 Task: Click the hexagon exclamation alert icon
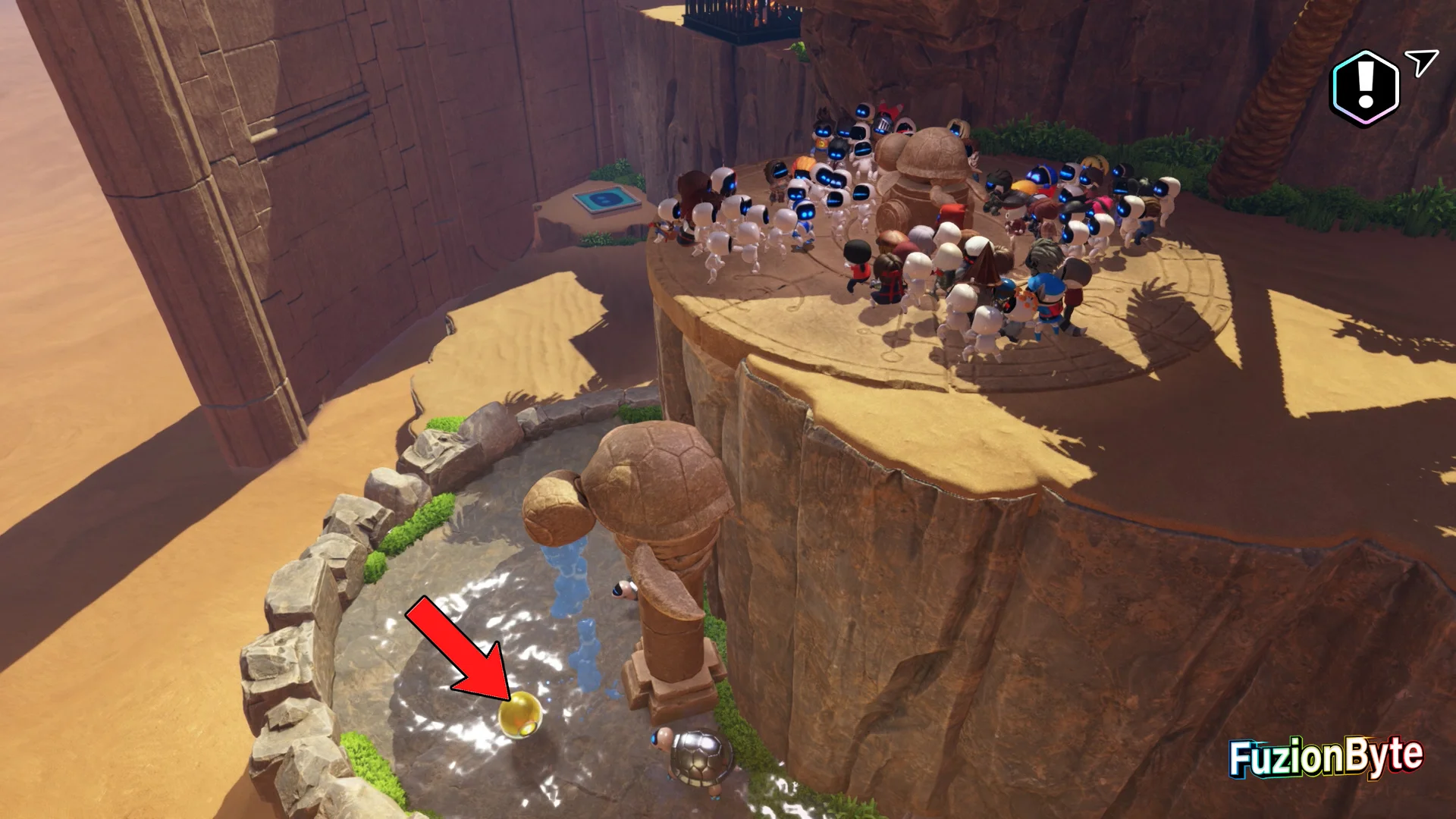[1365, 88]
